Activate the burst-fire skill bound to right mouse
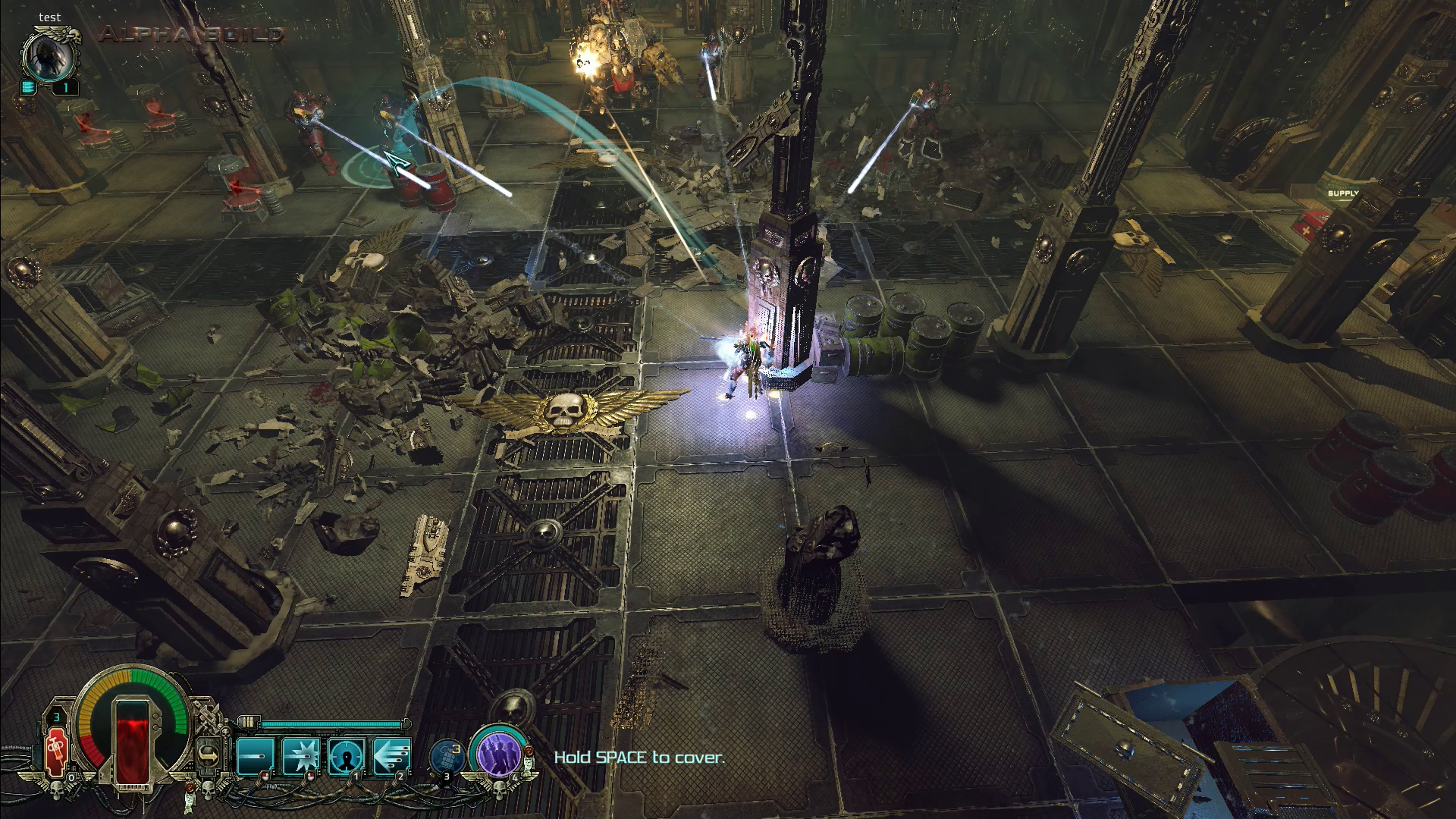This screenshot has width=1456, height=819. [x=302, y=755]
